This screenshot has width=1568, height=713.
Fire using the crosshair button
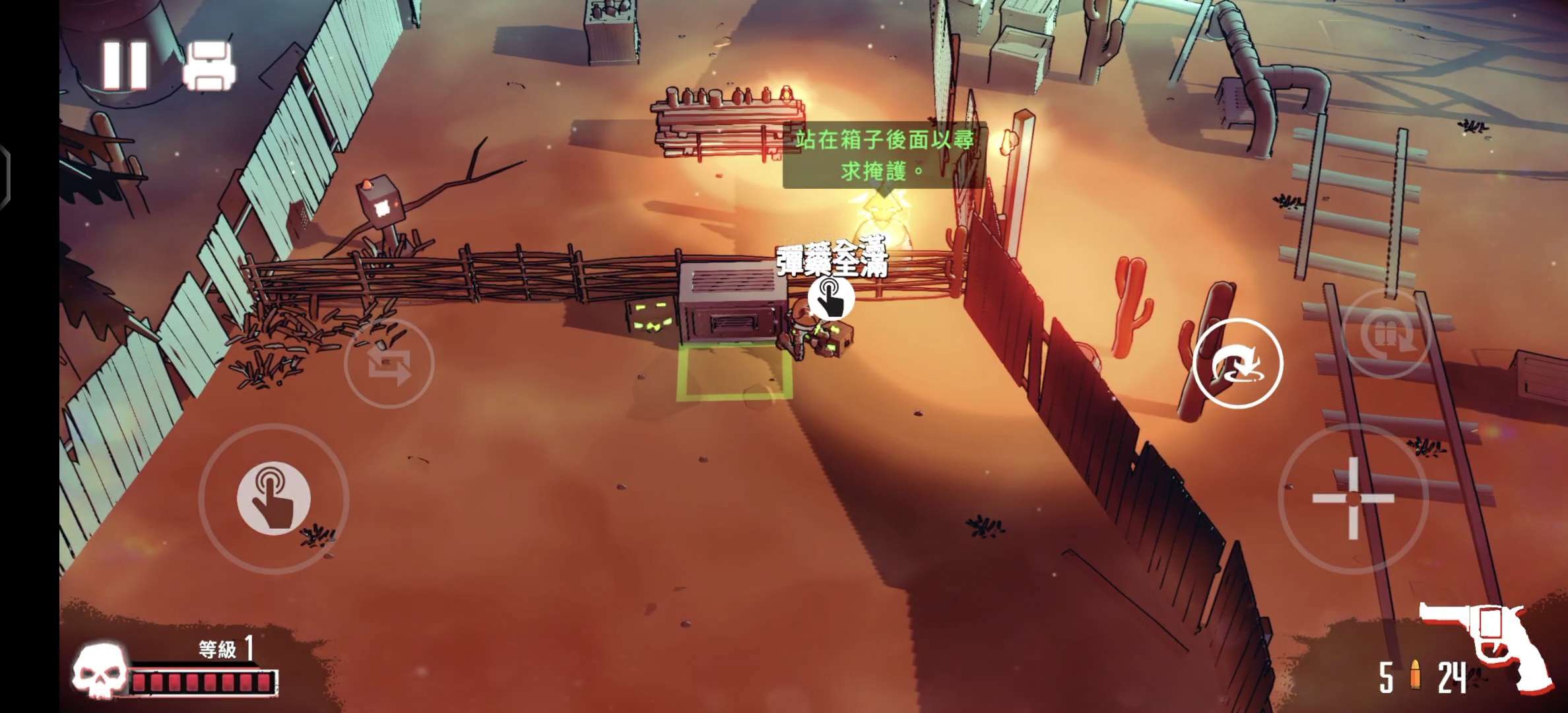(1353, 498)
